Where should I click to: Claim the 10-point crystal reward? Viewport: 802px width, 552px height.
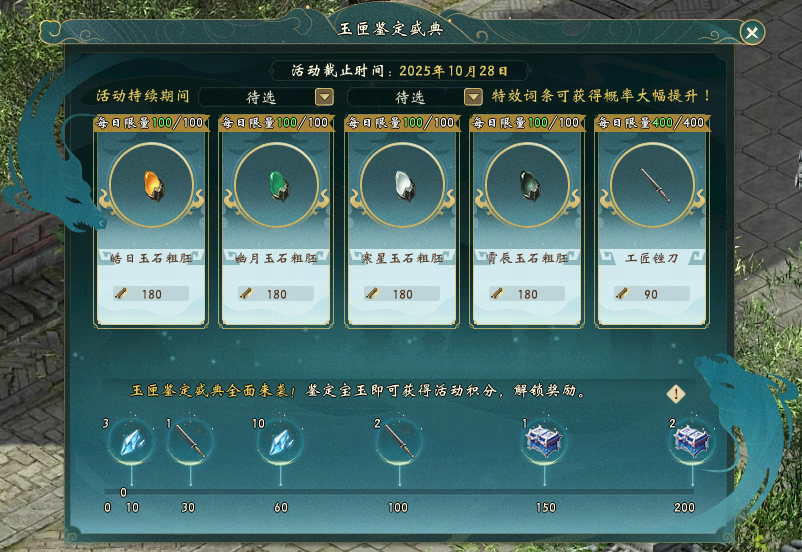tap(132, 441)
